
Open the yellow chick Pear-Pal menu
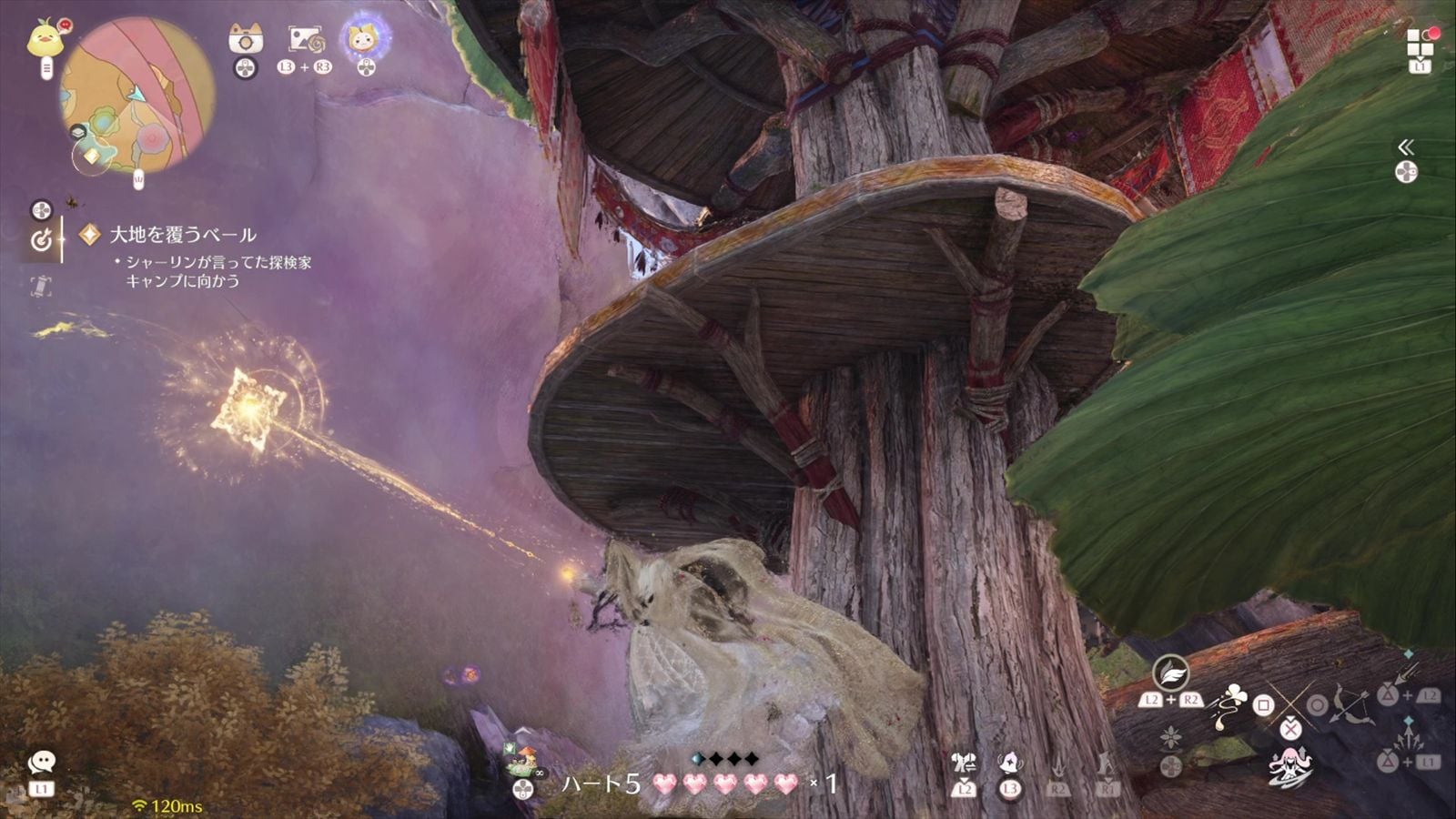[42, 39]
